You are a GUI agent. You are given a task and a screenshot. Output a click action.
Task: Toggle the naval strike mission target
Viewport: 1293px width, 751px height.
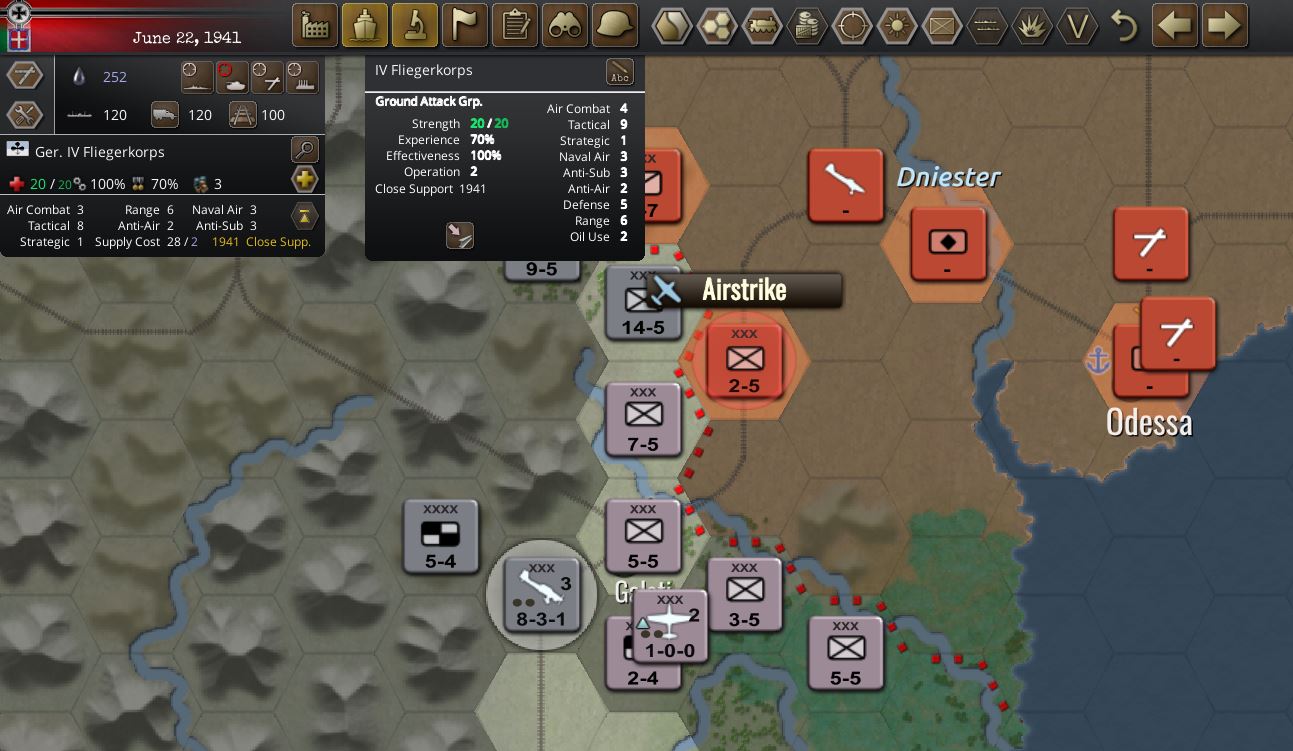tap(196, 78)
